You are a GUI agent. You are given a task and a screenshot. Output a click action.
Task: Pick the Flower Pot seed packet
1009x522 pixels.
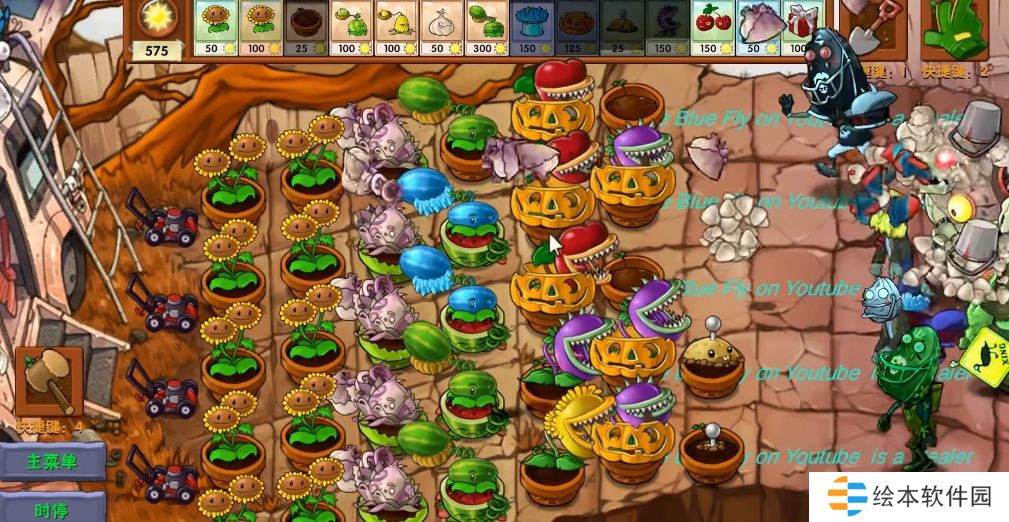(304, 27)
